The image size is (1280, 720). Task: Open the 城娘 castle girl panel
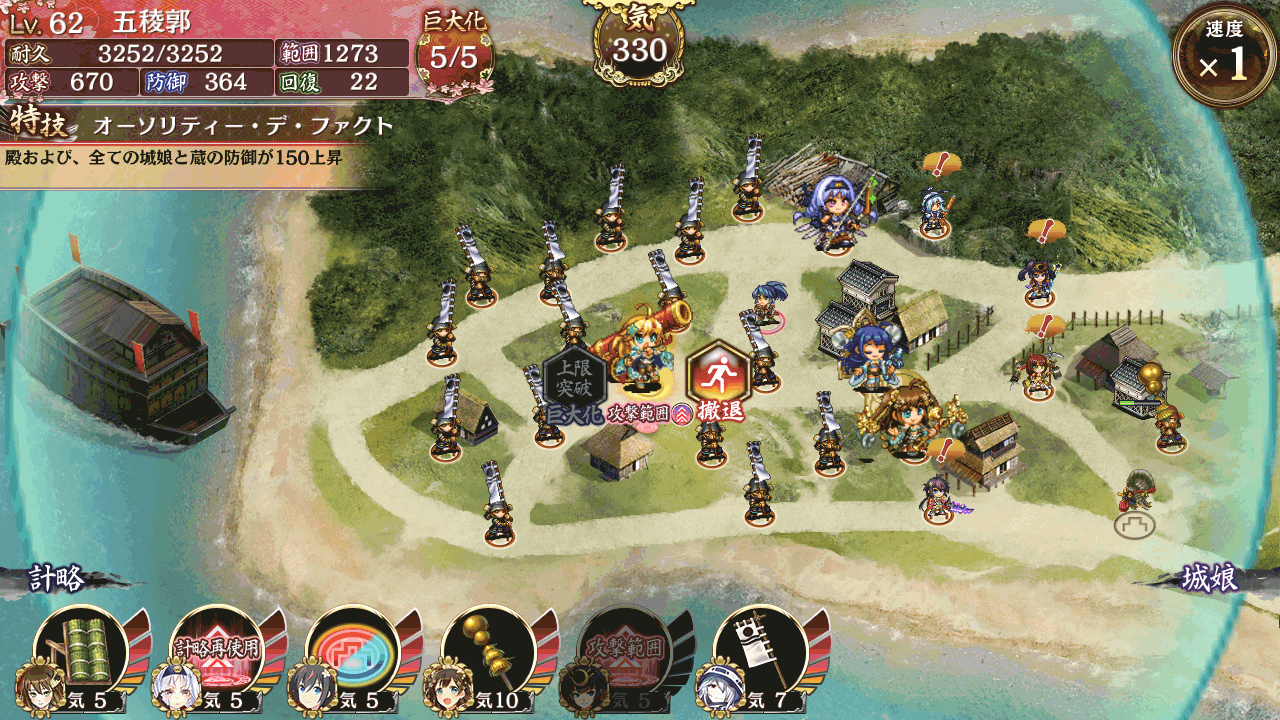(1210, 579)
